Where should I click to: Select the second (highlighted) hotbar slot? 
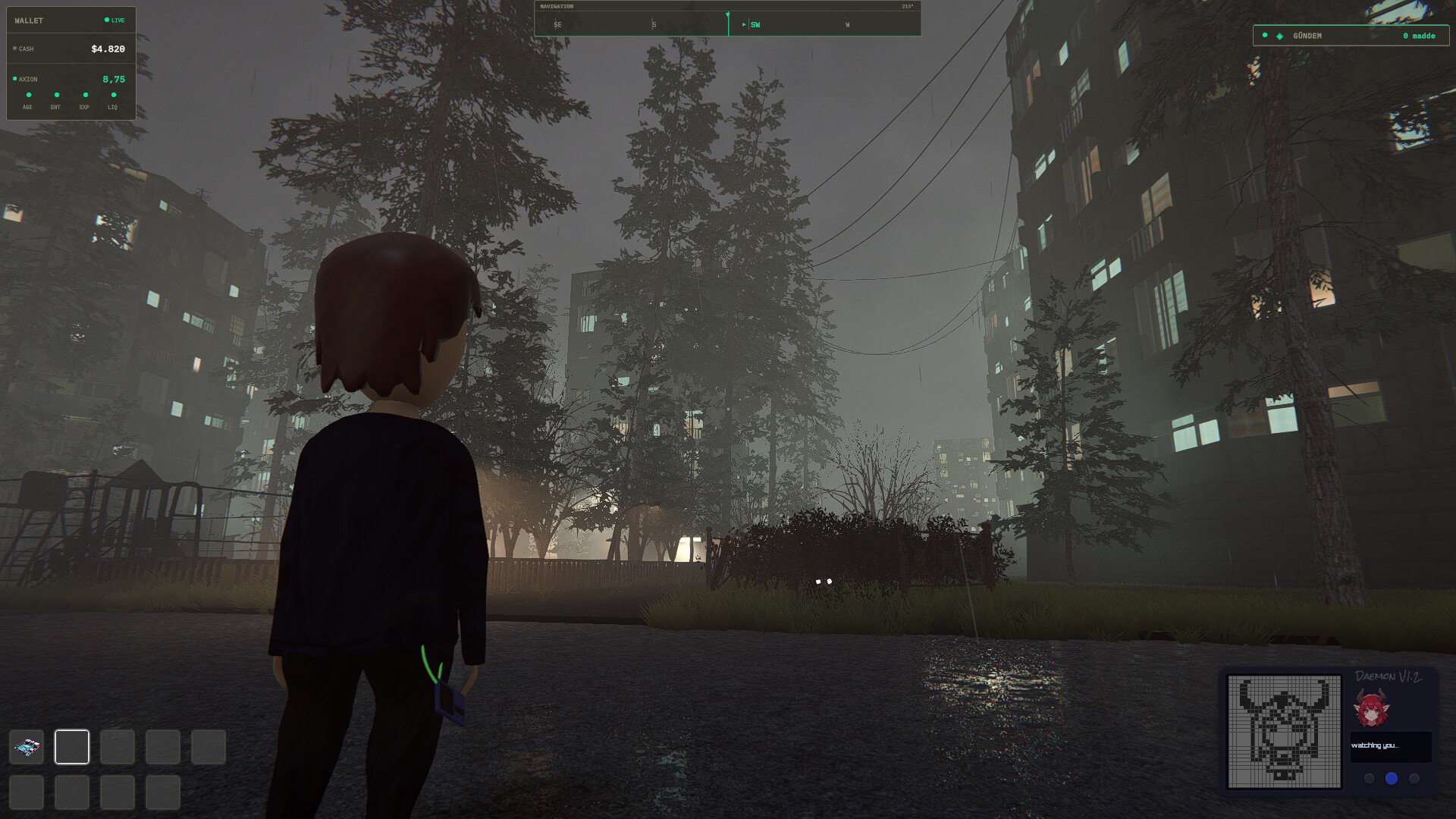tap(71, 747)
